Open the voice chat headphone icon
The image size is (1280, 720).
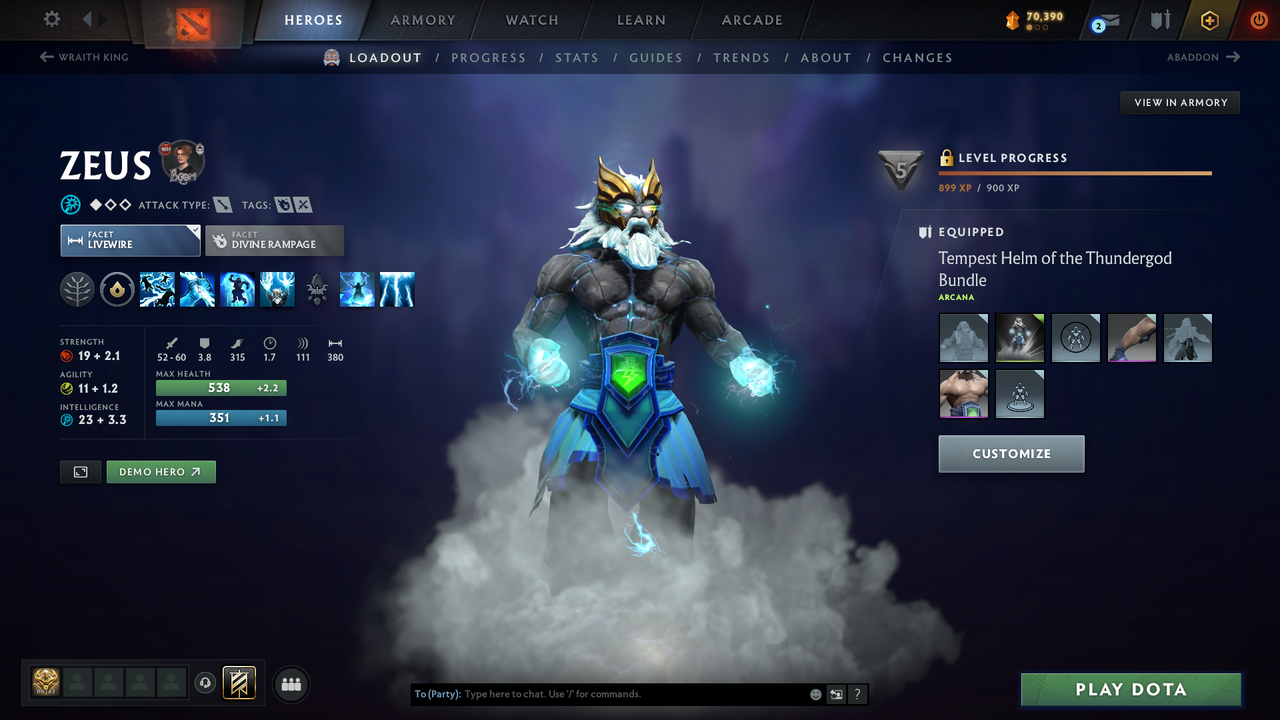[207, 683]
